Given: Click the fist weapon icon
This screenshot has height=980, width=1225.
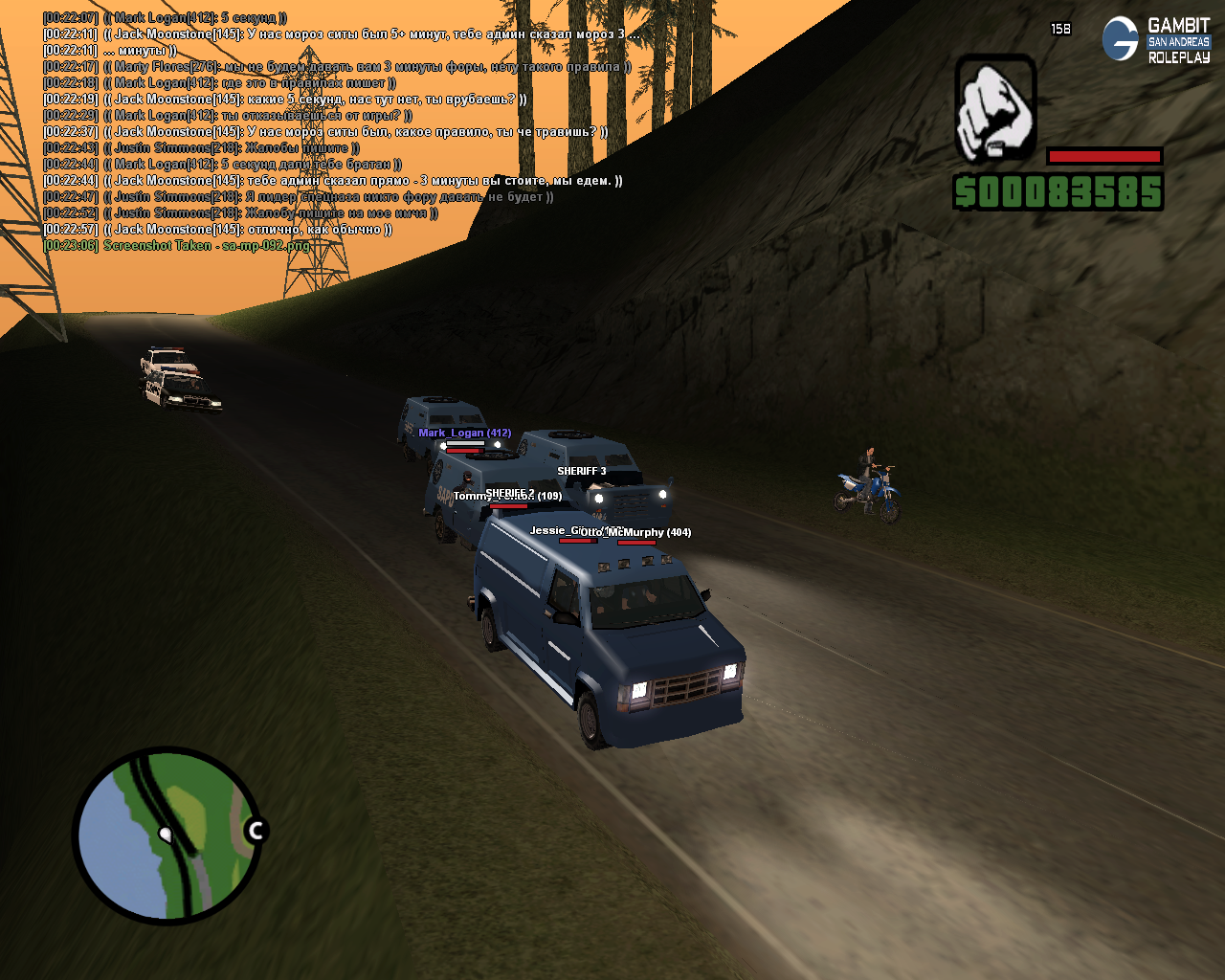Looking at the screenshot, I should [x=995, y=108].
